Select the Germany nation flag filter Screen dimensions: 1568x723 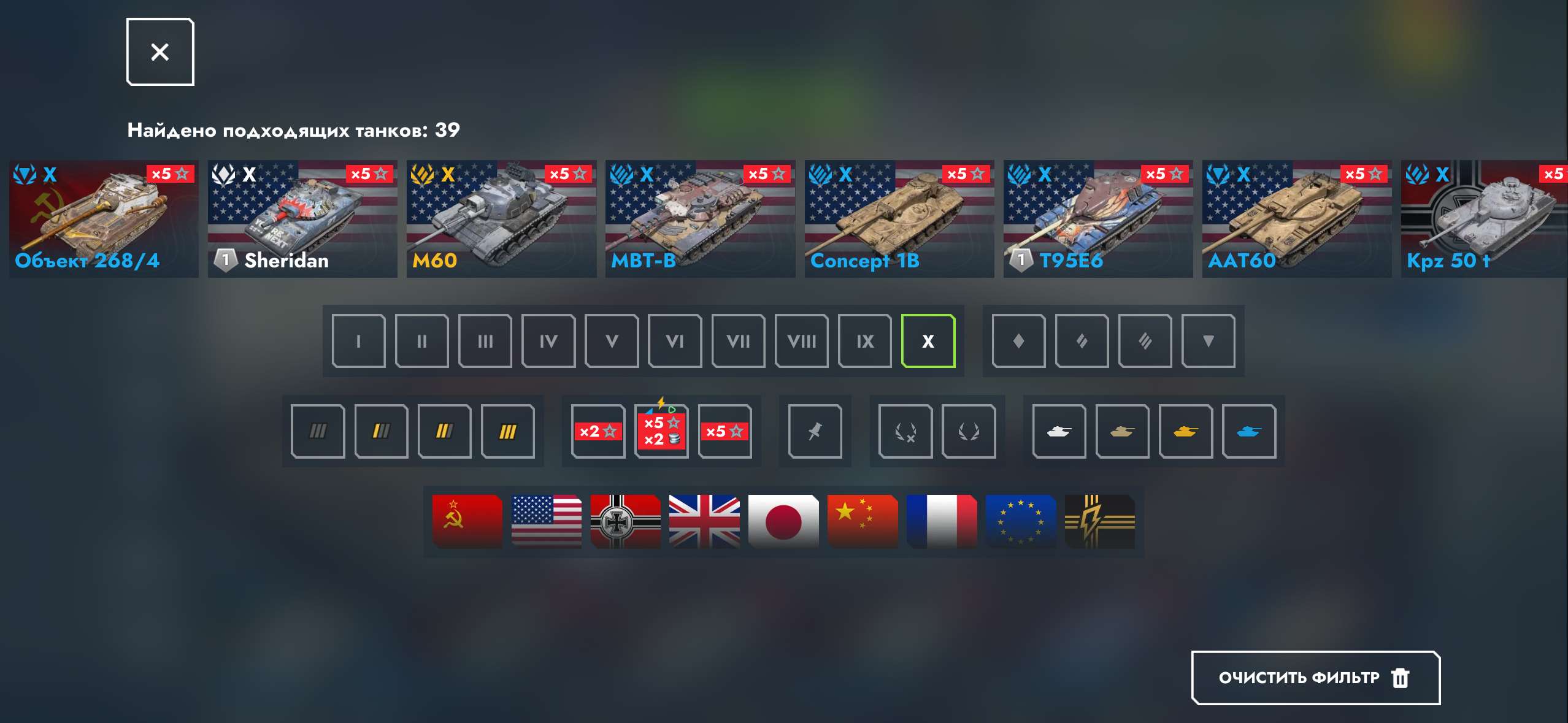(x=626, y=520)
